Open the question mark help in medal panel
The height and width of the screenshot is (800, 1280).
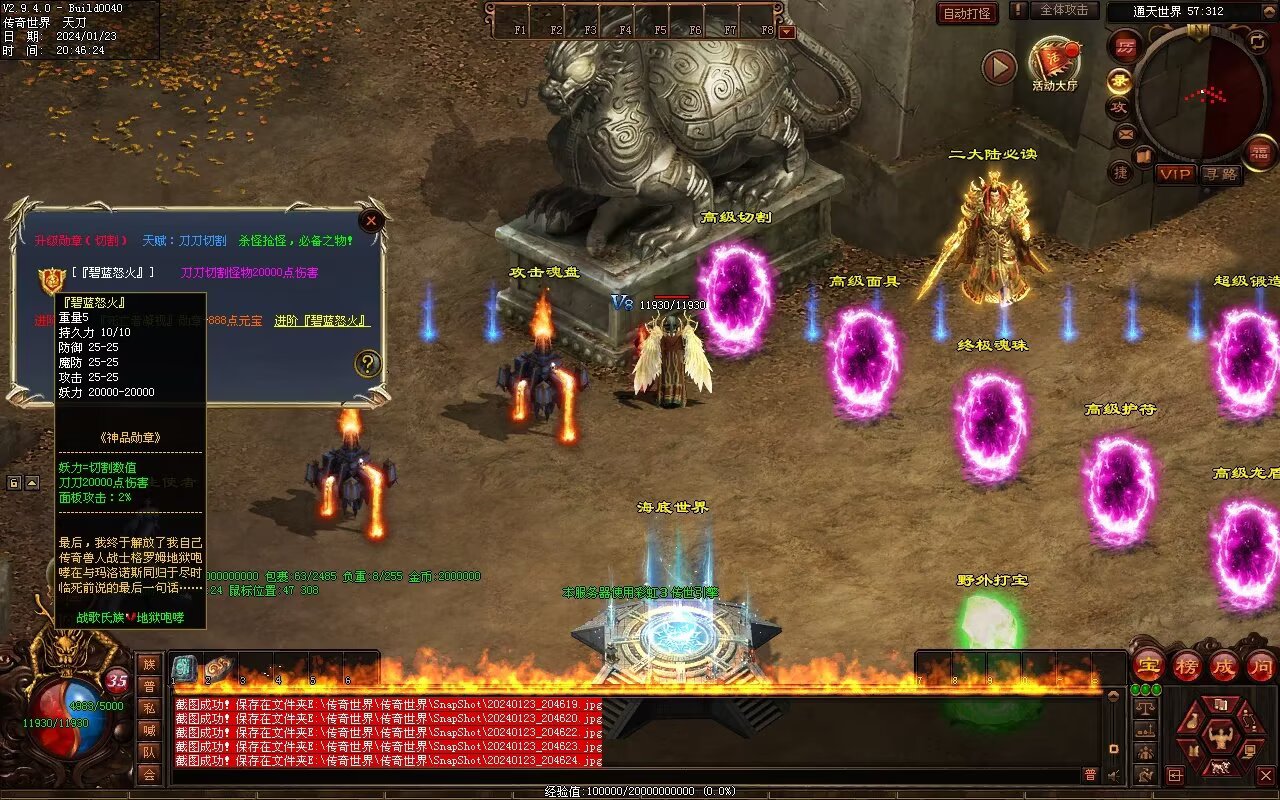point(368,363)
